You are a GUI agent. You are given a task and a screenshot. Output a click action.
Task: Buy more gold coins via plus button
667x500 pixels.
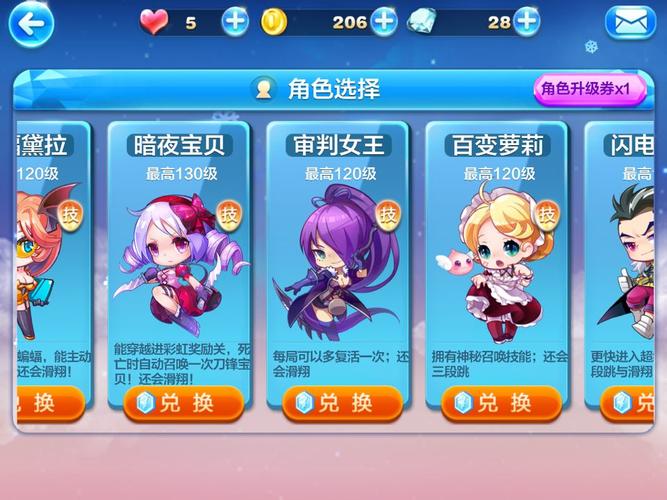384,21
